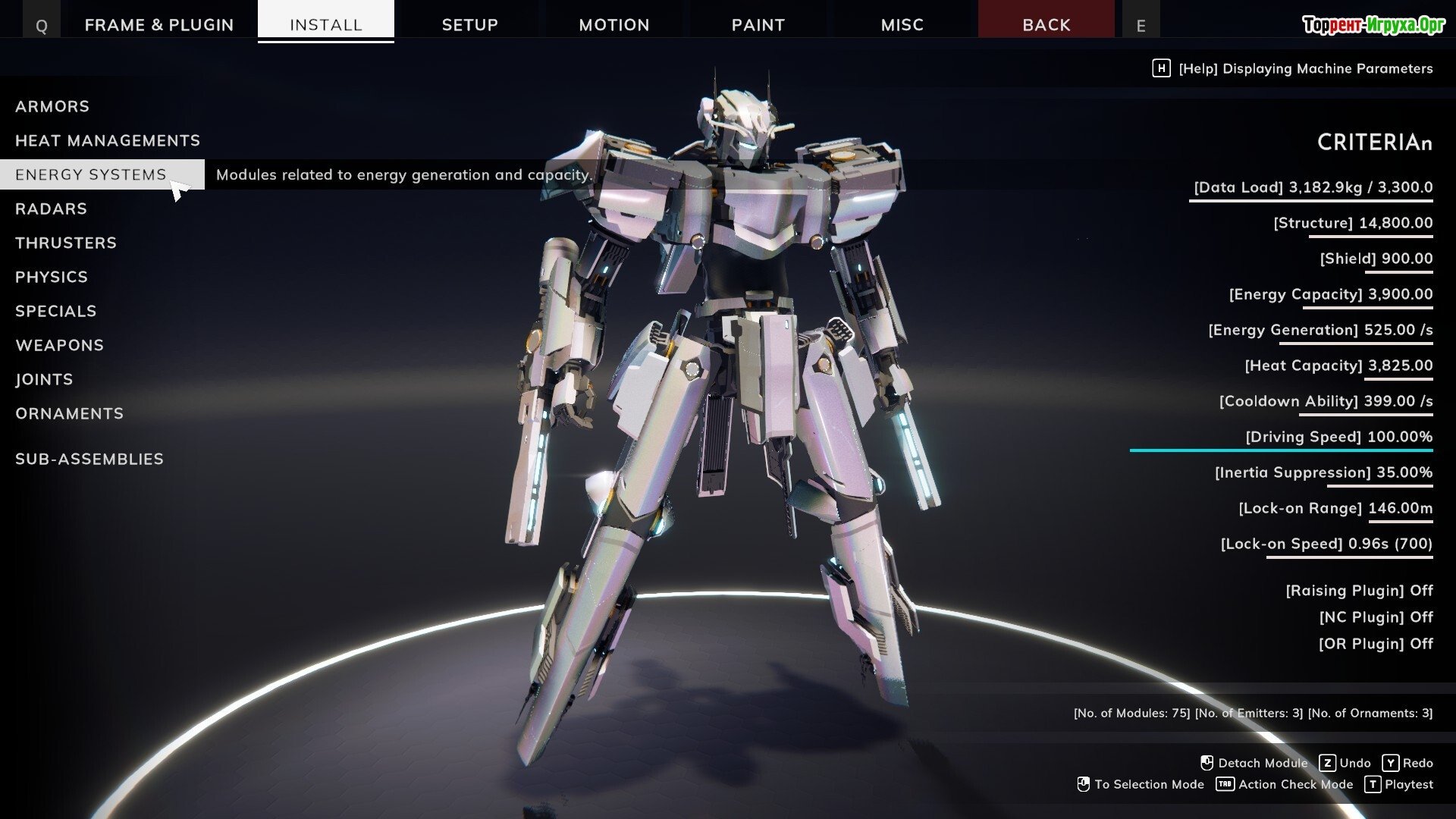
Task: Switch to the Frame & Plugin tab
Action: pyautogui.click(x=159, y=24)
